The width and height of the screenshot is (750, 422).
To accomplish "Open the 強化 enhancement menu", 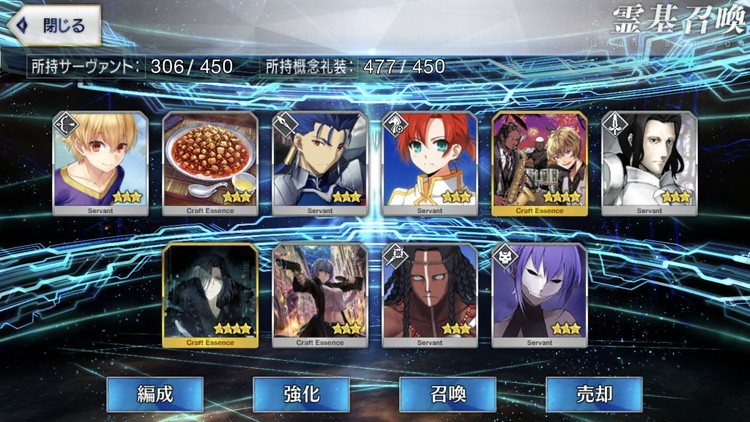I will (x=301, y=393).
